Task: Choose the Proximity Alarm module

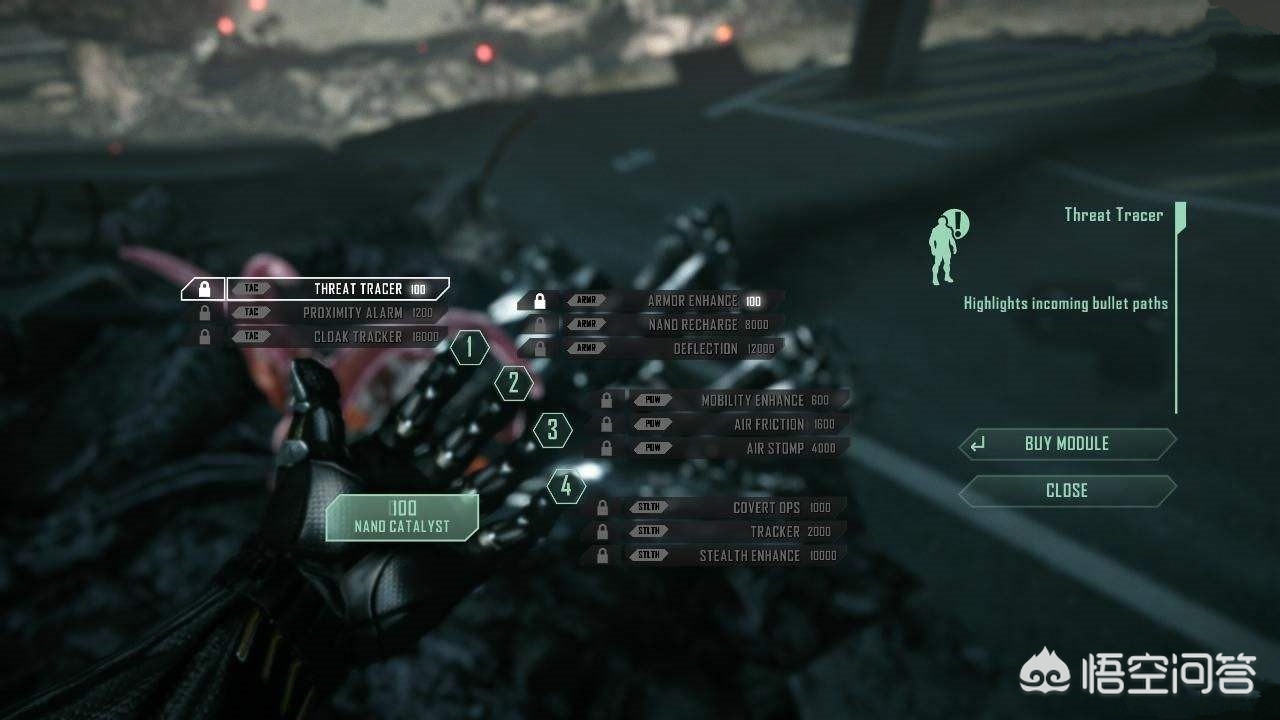Action: click(x=338, y=313)
